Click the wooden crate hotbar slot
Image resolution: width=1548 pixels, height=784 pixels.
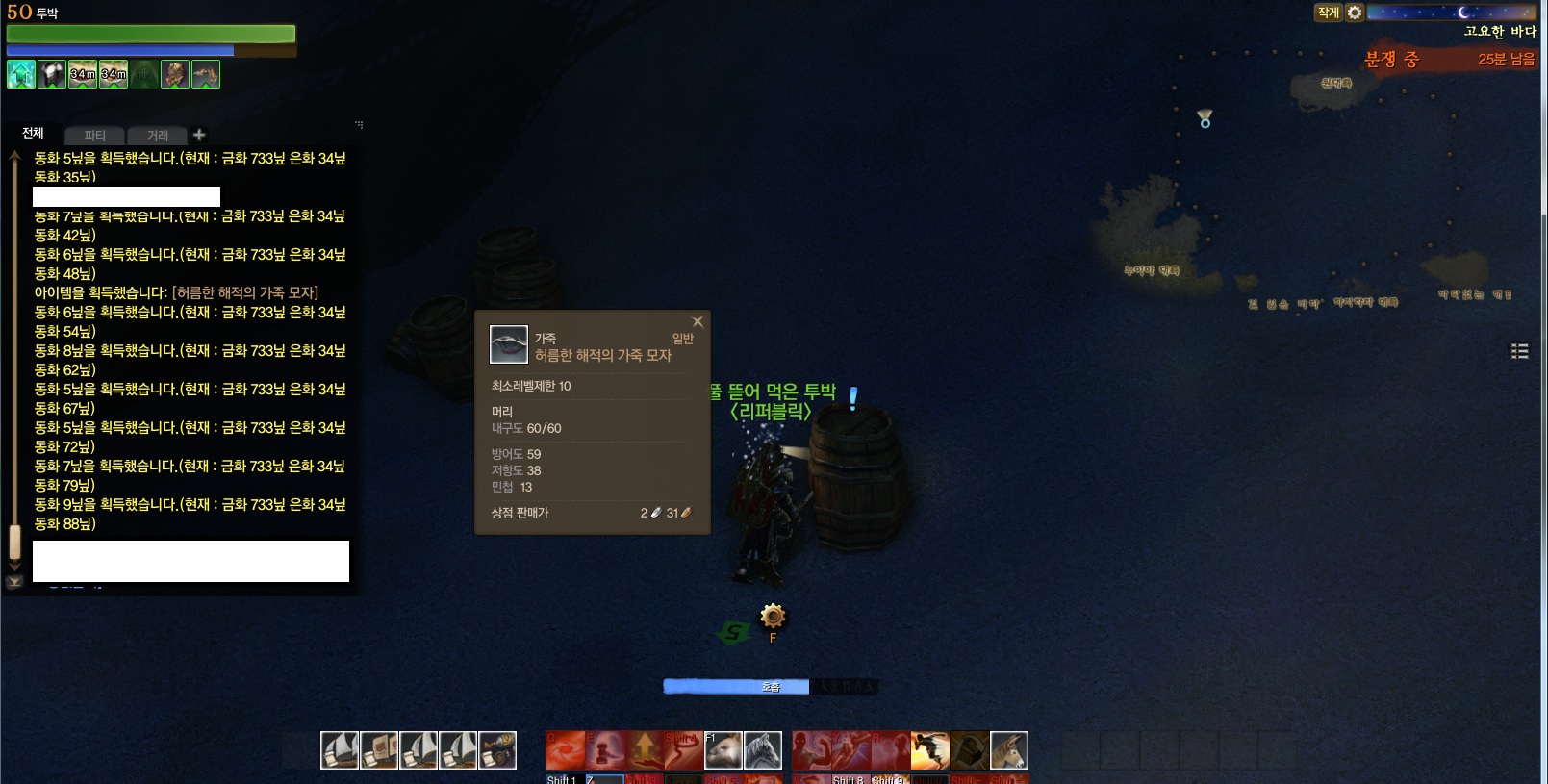pos(969,750)
